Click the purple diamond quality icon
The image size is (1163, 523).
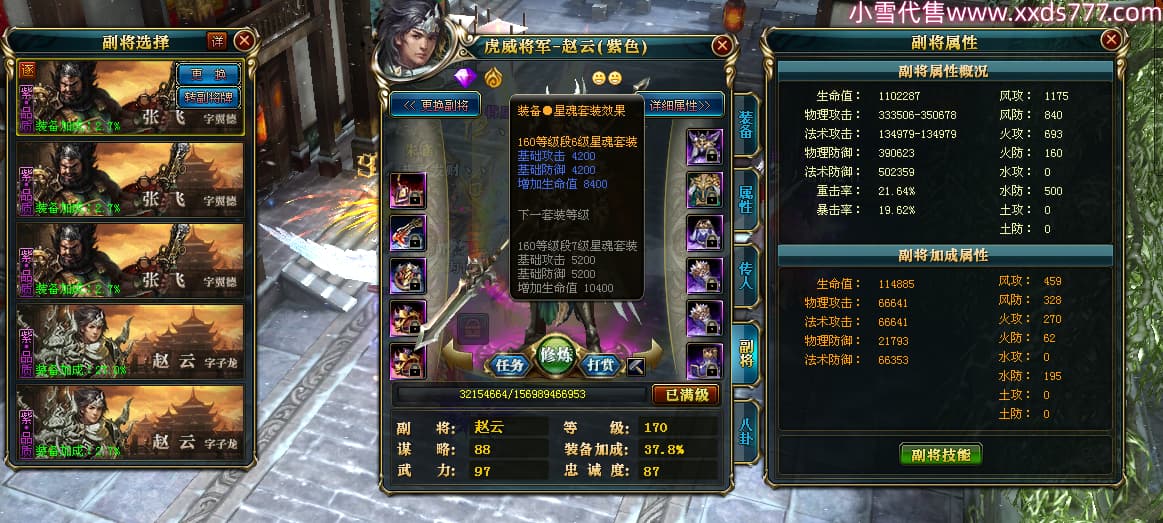(465, 77)
